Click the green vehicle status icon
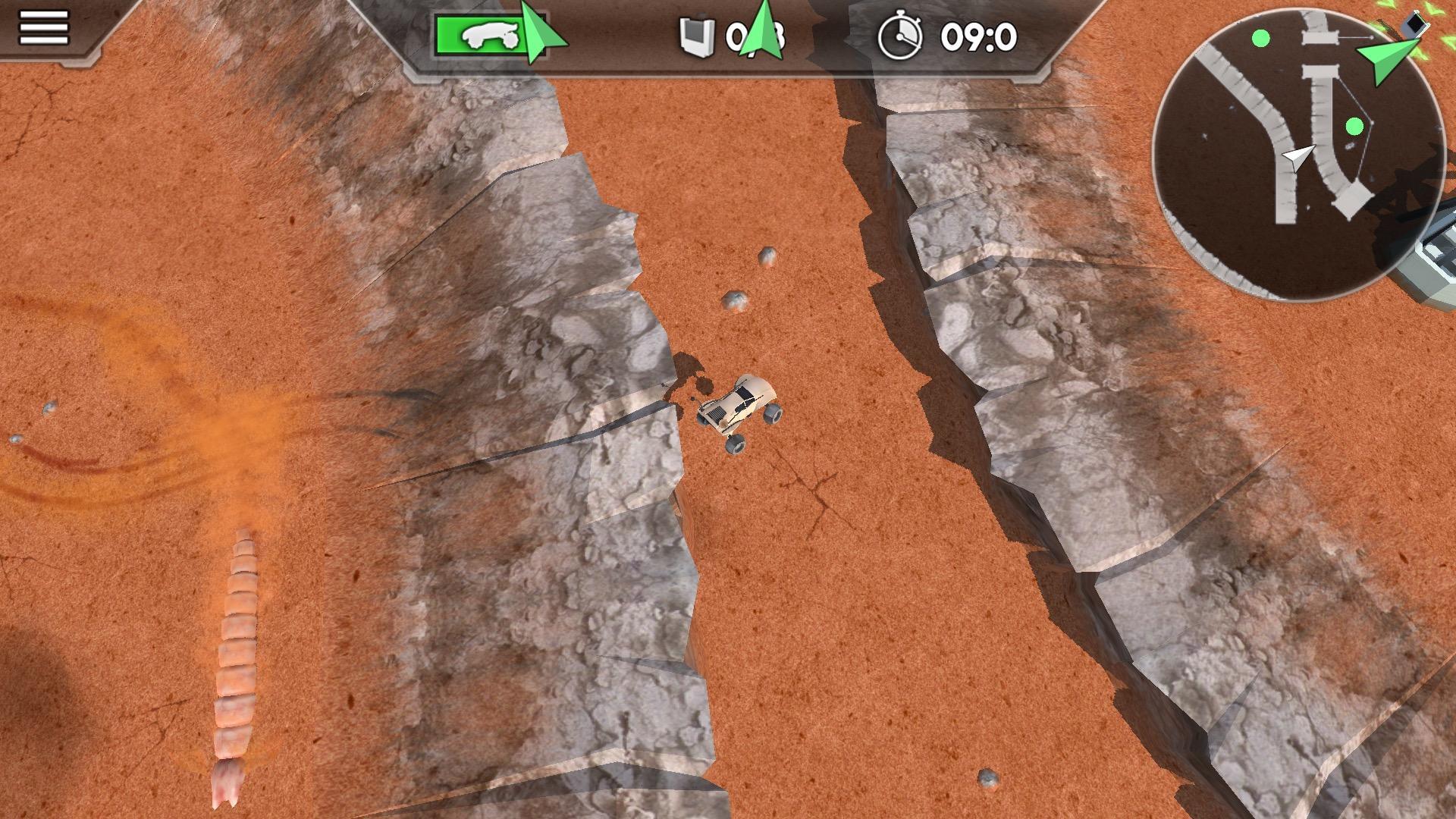Image resolution: width=1456 pixels, height=819 pixels. 481,34
